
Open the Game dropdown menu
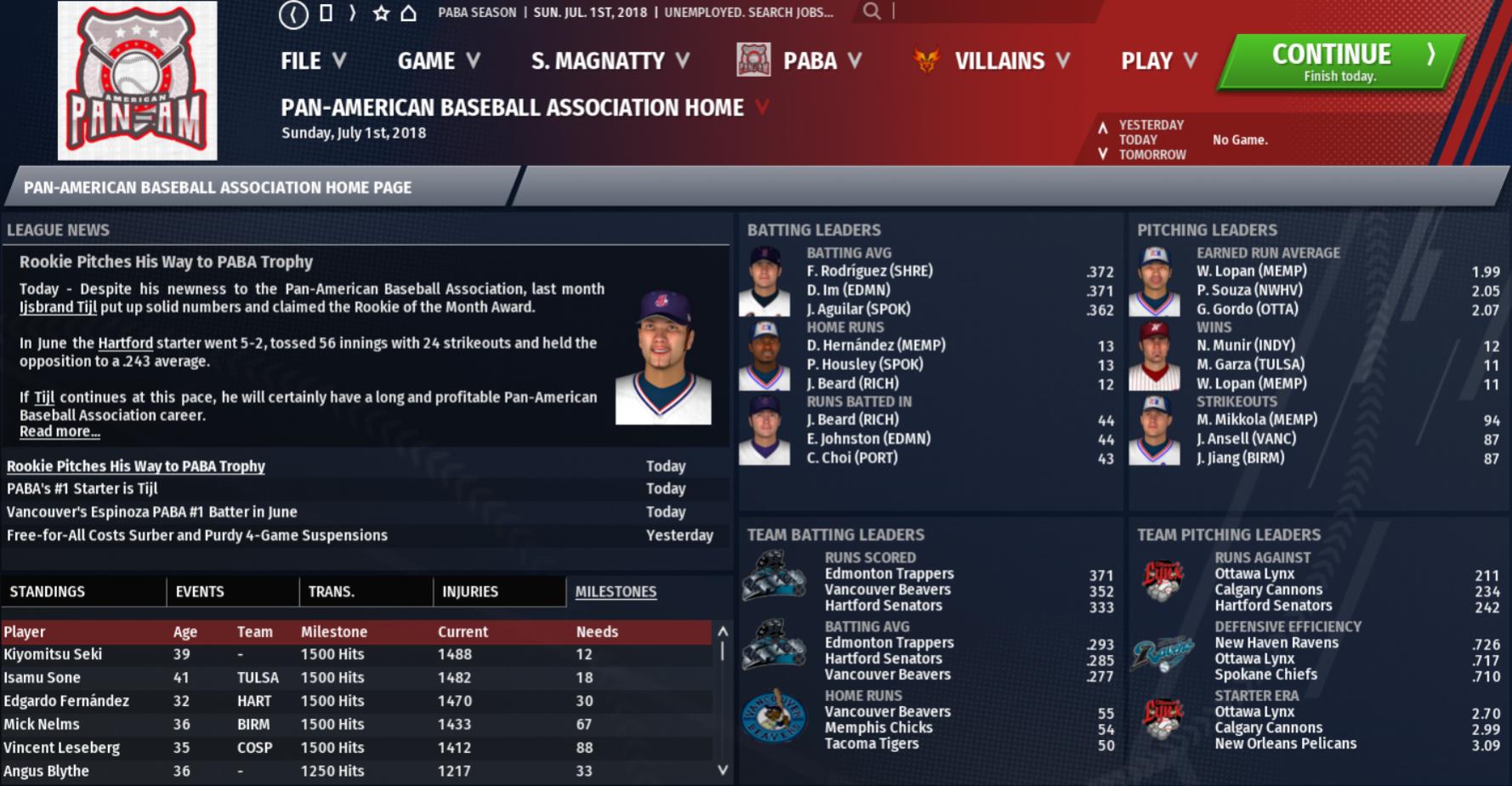(438, 61)
